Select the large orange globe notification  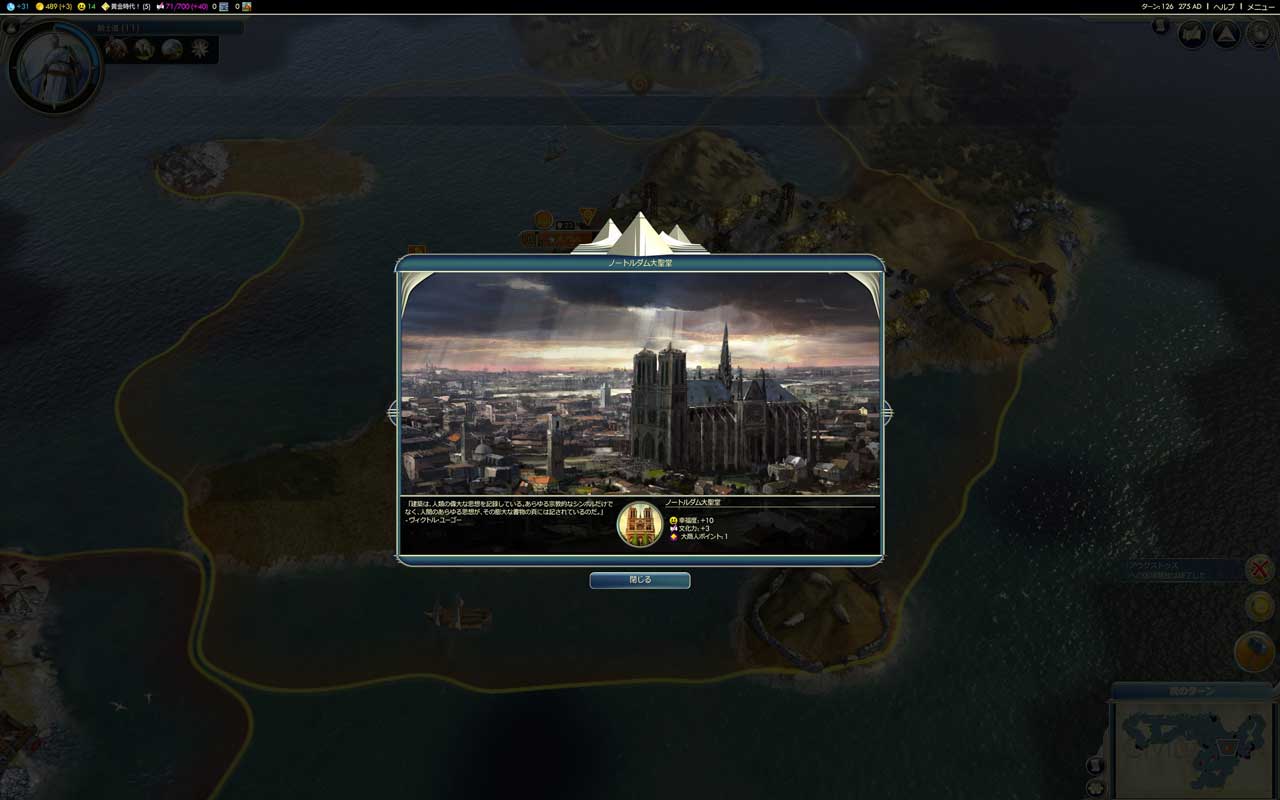coord(1254,652)
